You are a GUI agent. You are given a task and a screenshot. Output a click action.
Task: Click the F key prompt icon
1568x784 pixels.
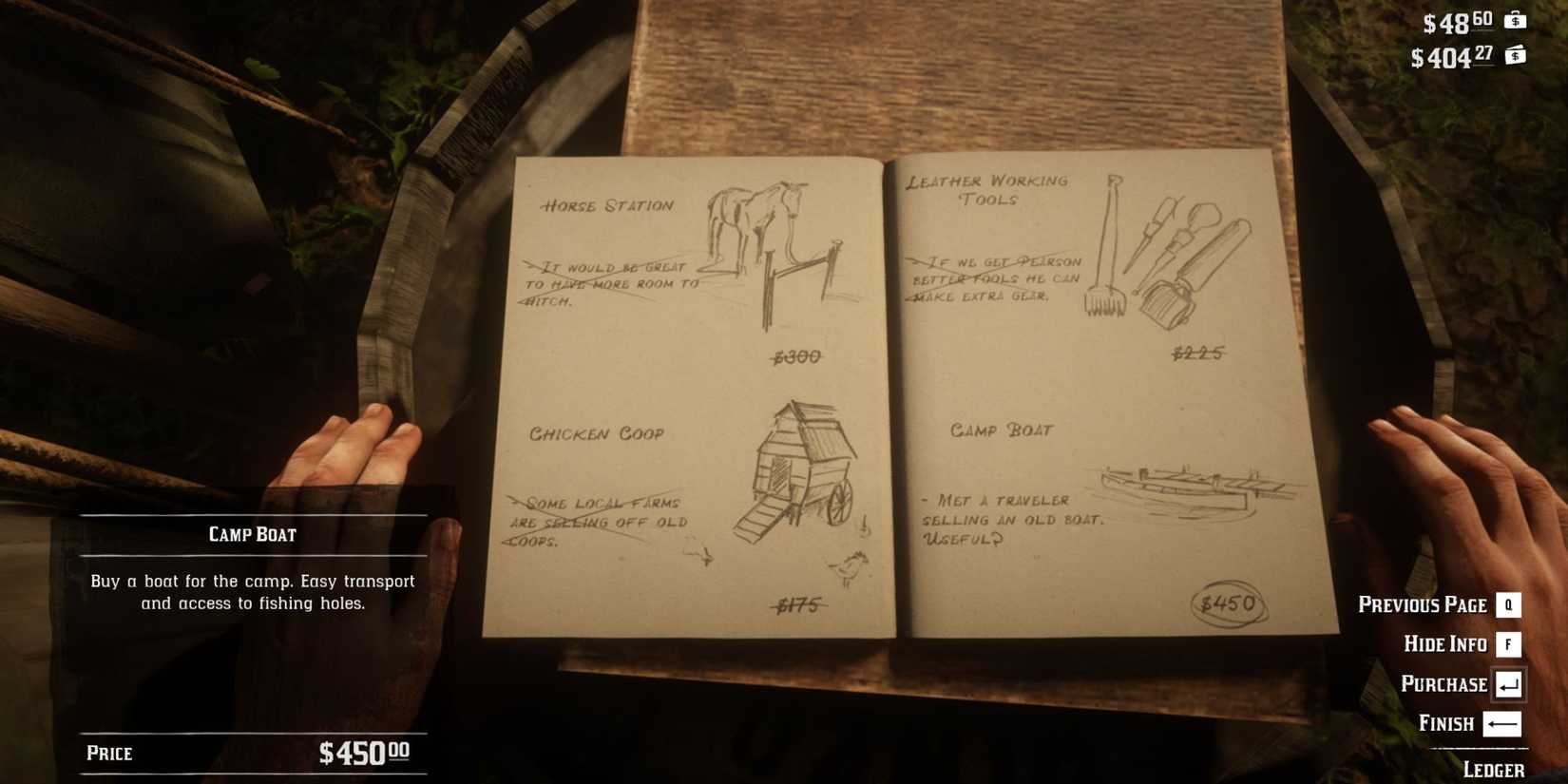pyautogui.click(x=1507, y=644)
